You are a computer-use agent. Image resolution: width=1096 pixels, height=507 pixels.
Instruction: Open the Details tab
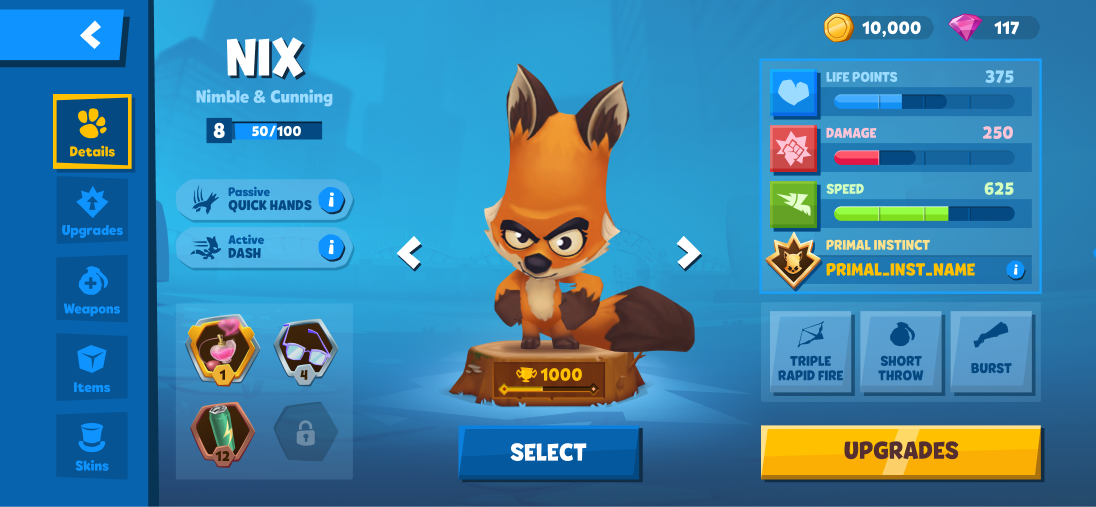[x=92, y=132]
